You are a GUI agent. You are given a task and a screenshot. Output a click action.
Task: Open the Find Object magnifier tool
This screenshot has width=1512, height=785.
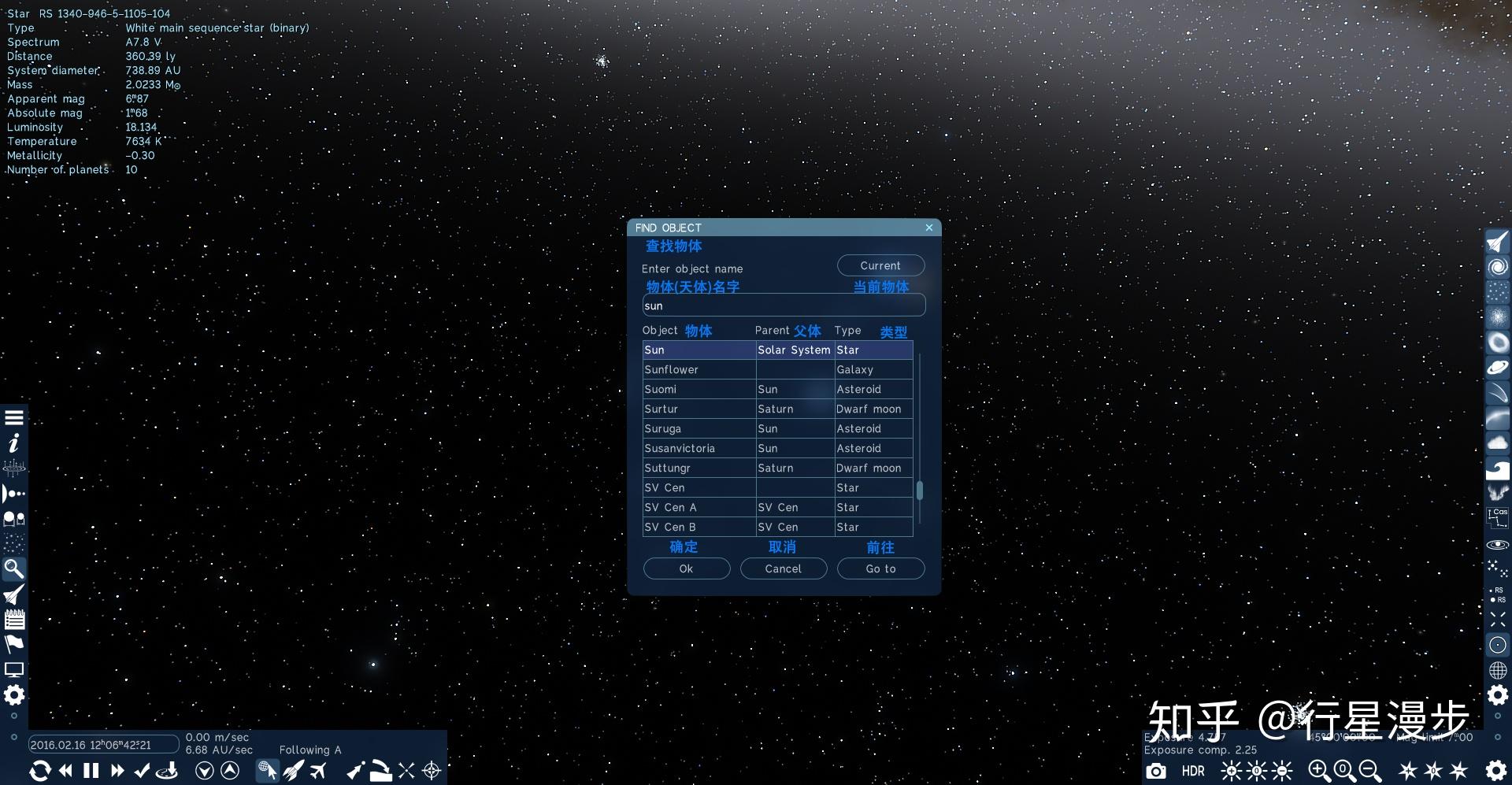point(13,568)
